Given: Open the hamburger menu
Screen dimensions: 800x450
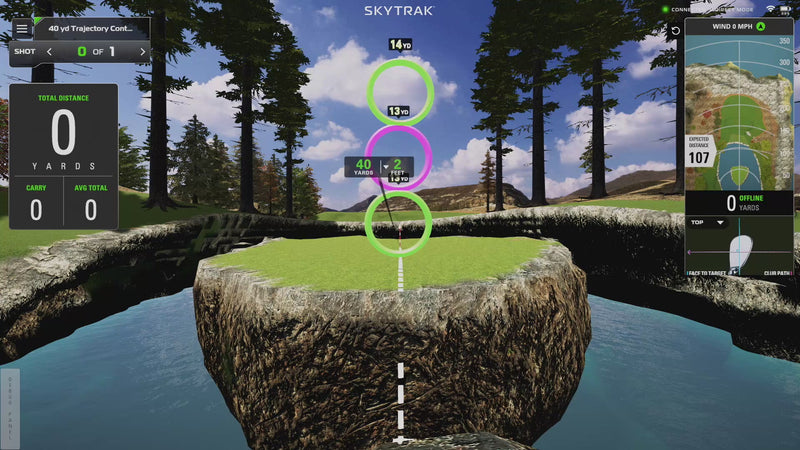Looking at the screenshot, I should (21, 29).
